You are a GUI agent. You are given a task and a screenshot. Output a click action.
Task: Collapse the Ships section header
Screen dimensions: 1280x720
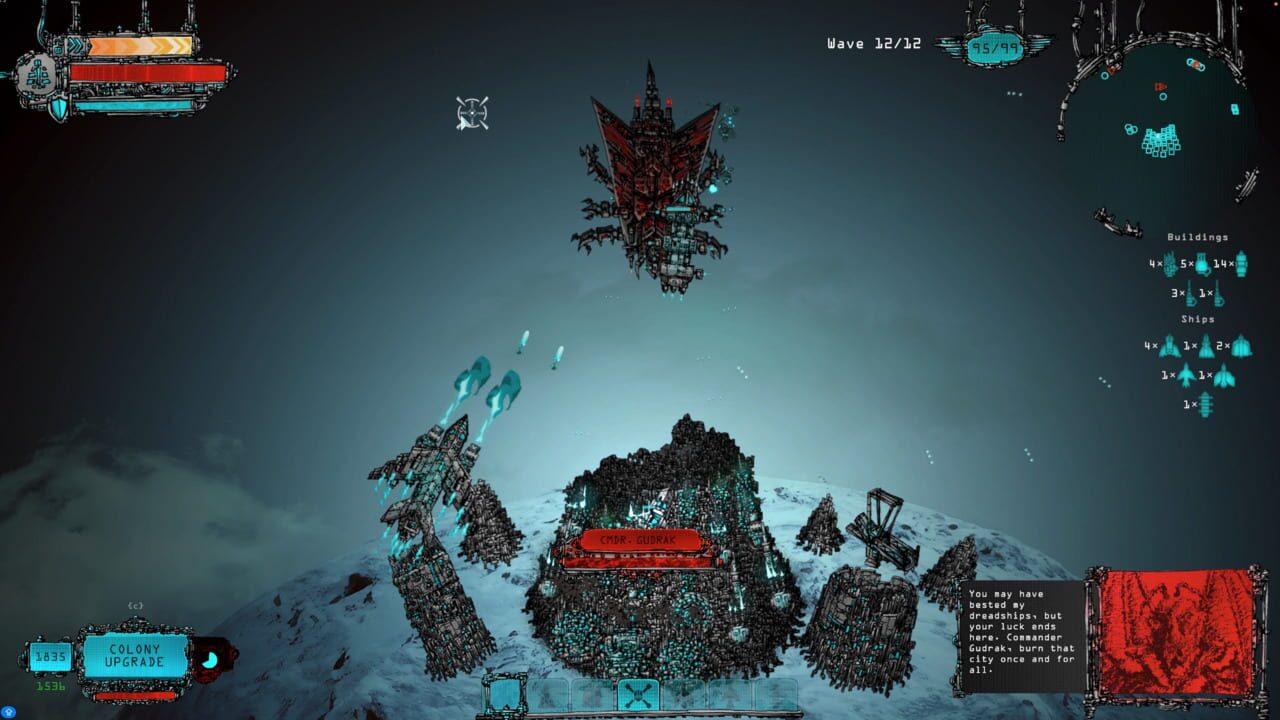click(1198, 318)
